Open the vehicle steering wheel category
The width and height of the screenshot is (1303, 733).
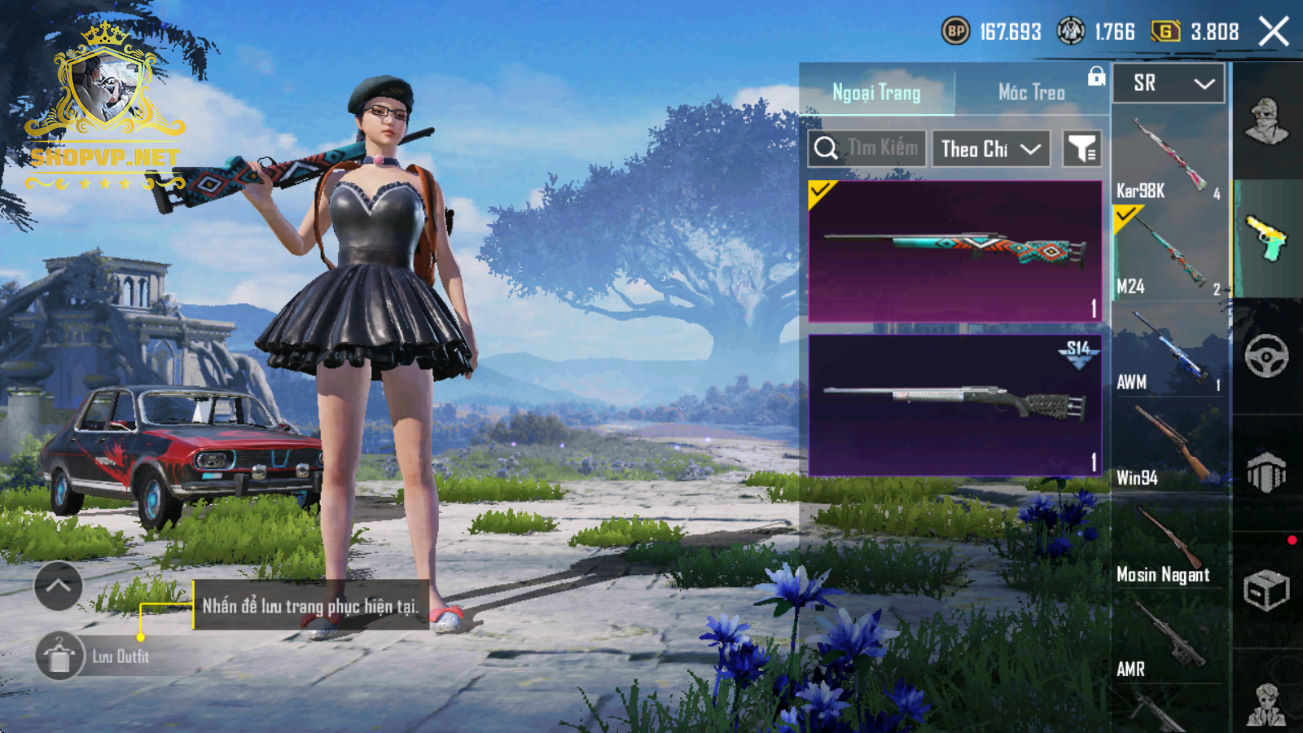click(x=1267, y=357)
